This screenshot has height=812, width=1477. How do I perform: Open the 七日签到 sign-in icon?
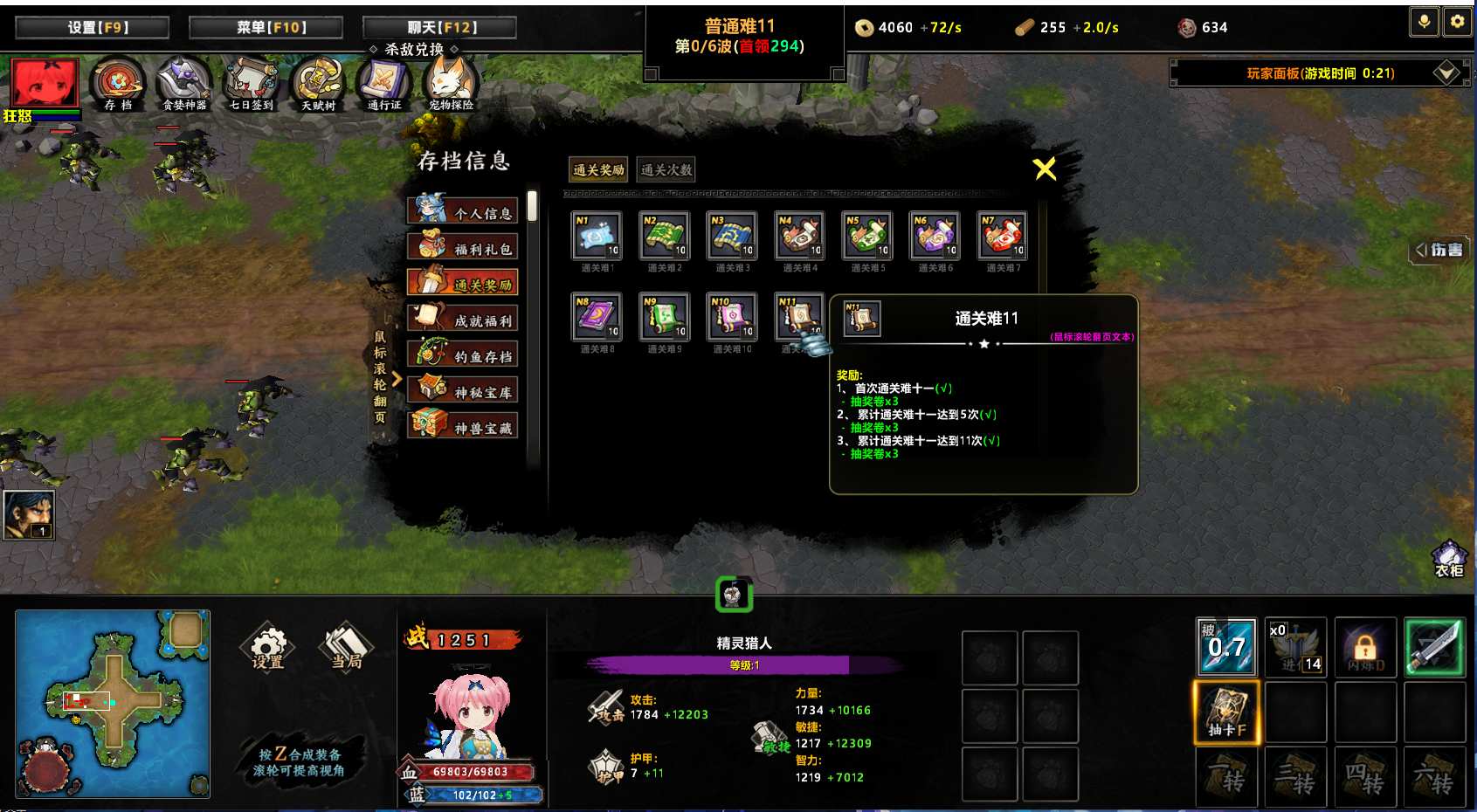coord(252,84)
